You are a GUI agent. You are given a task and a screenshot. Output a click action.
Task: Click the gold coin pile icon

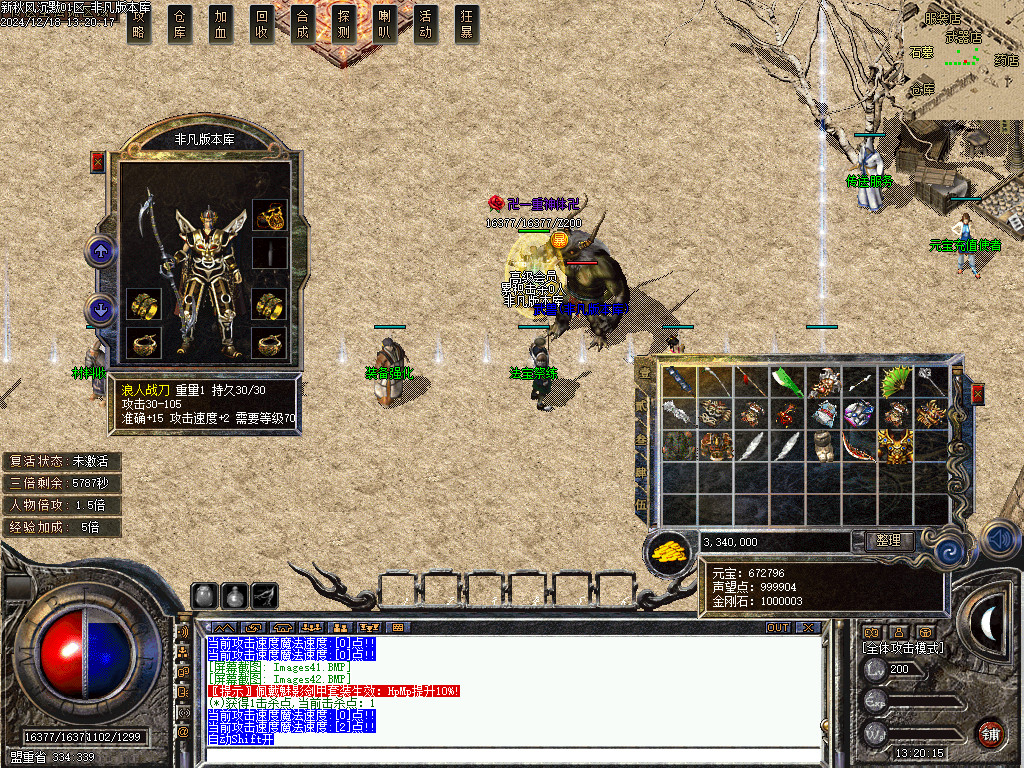click(x=668, y=551)
